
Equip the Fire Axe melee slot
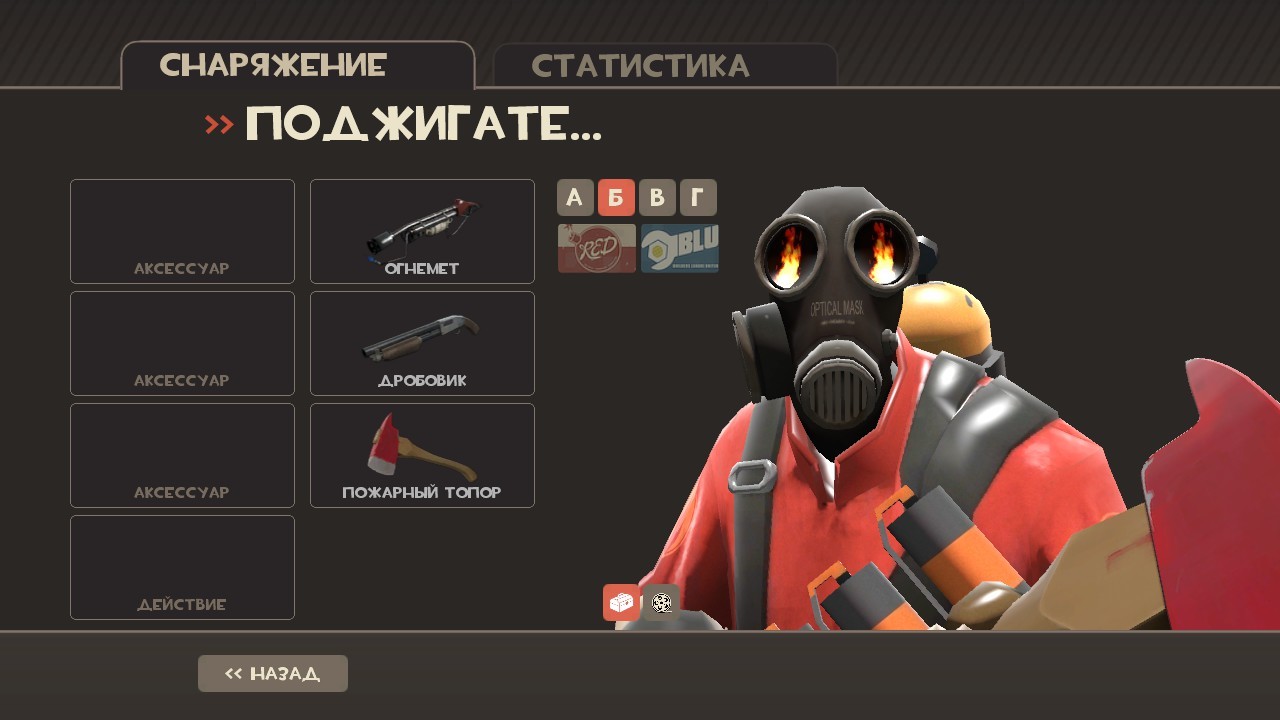(421, 455)
